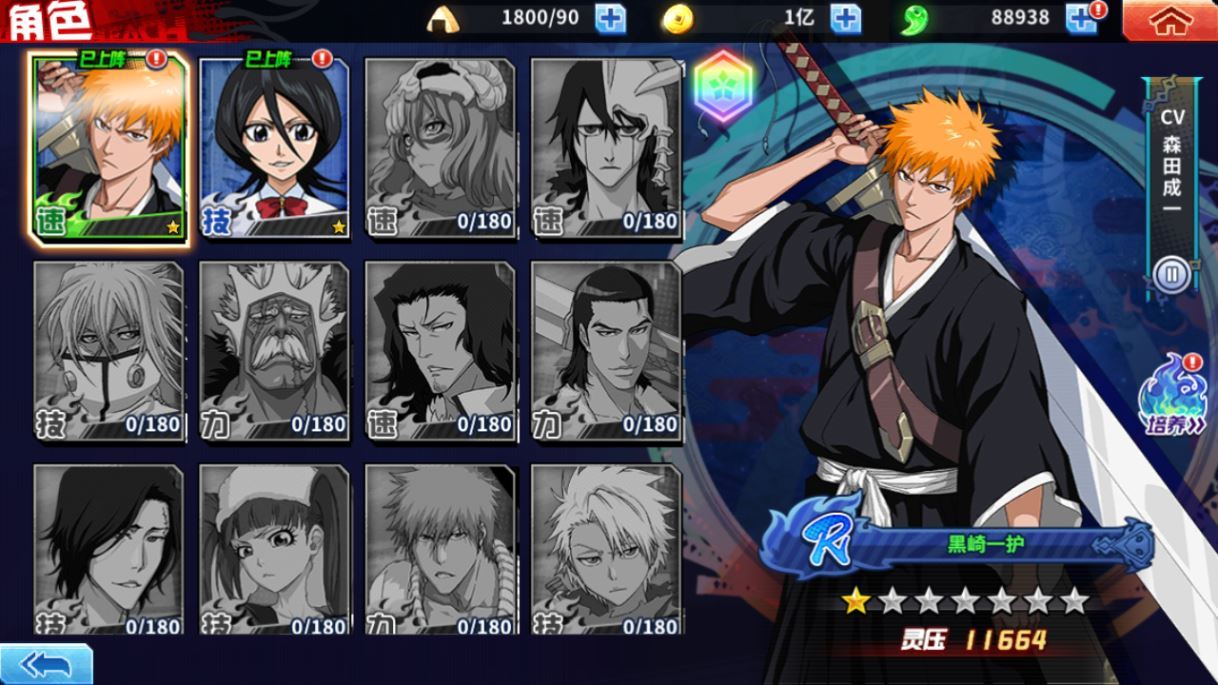This screenshot has height=685, width=1218.
Task: Add more gold coins
Action: tap(845, 19)
